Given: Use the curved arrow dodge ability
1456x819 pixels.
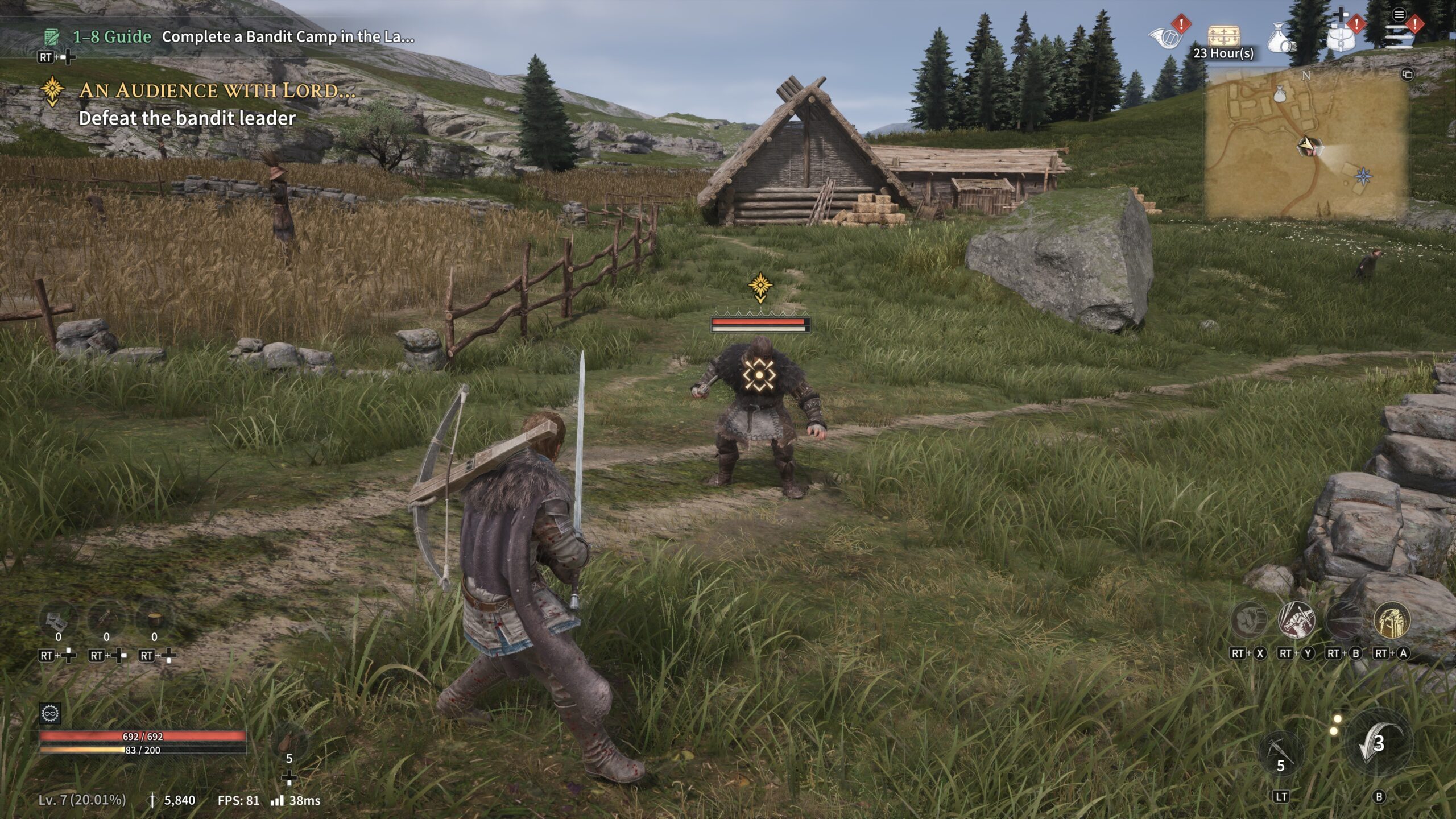Looking at the screenshot, I should coord(1379,743).
